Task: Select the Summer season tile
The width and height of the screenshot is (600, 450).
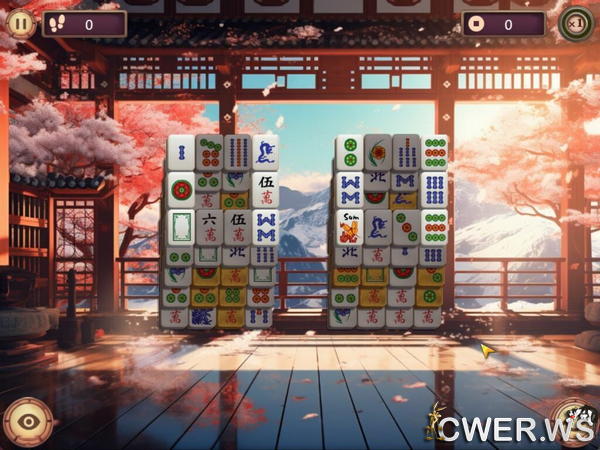Action: [x=349, y=227]
